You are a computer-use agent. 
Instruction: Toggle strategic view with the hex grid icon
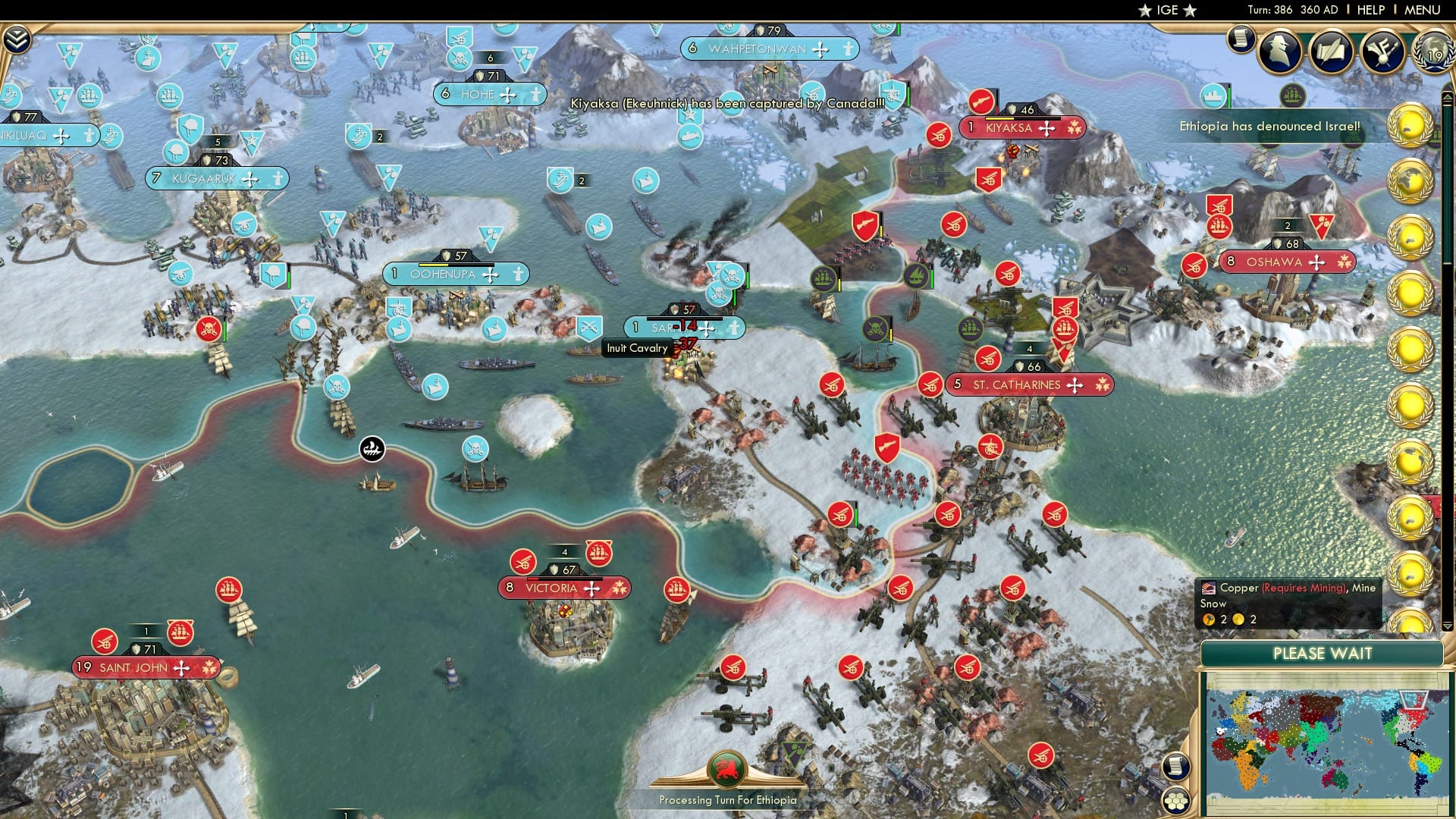(x=1175, y=801)
